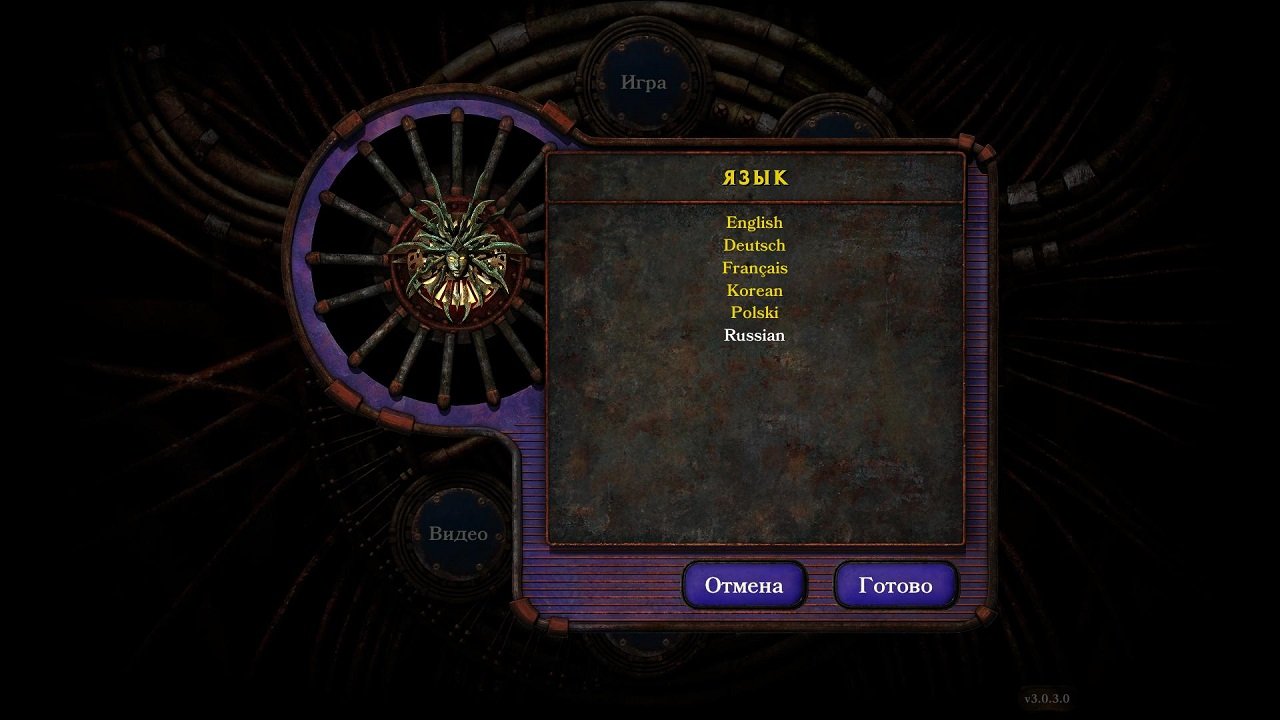Select the English language option
This screenshot has height=720, width=1280.
[754, 222]
